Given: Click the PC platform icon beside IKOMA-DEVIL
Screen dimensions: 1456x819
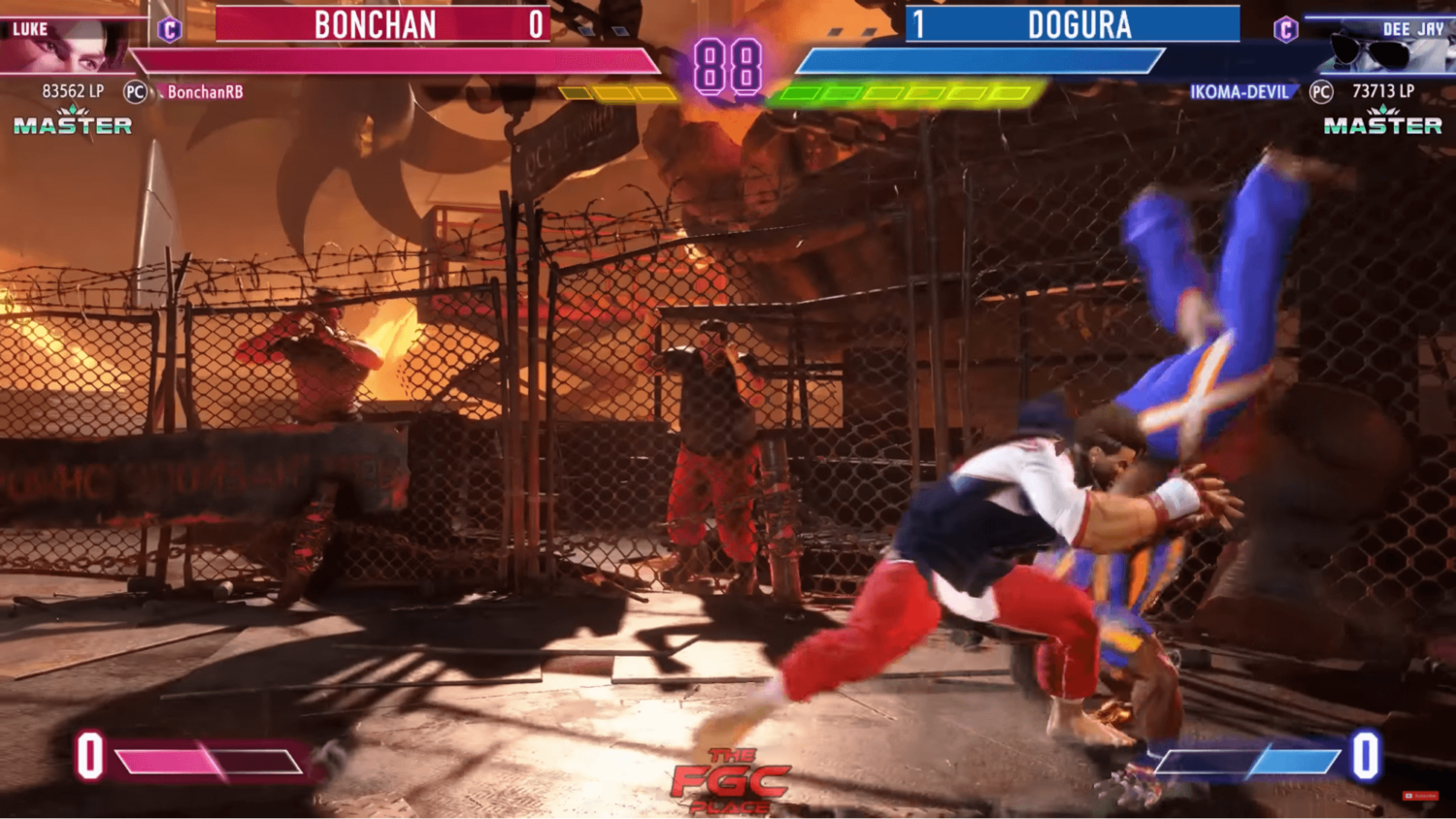Looking at the screenshot, I should click(1320, 93).
